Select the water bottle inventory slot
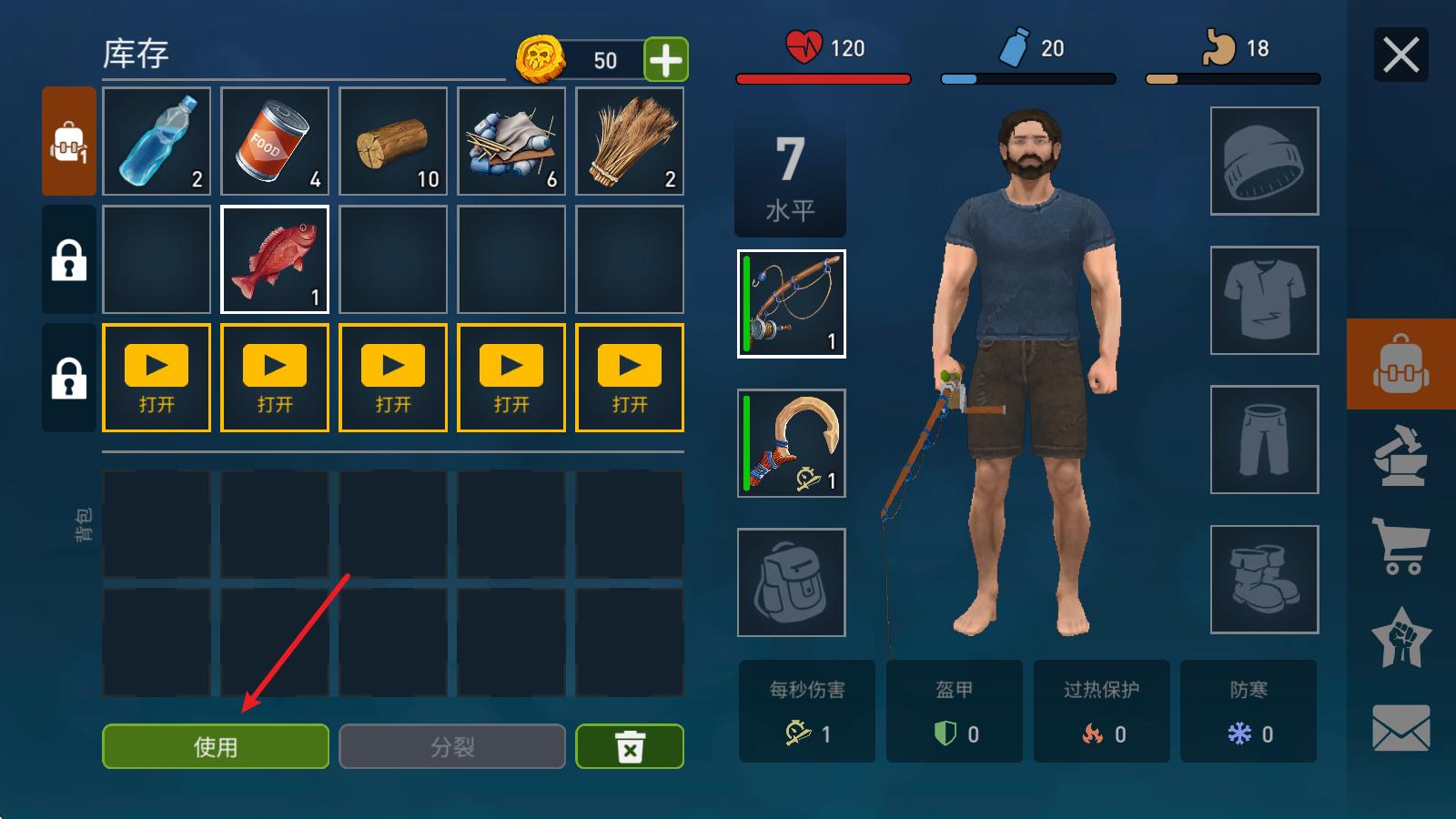The height and width of the screenshot is (819, 1456). (157, 141)
